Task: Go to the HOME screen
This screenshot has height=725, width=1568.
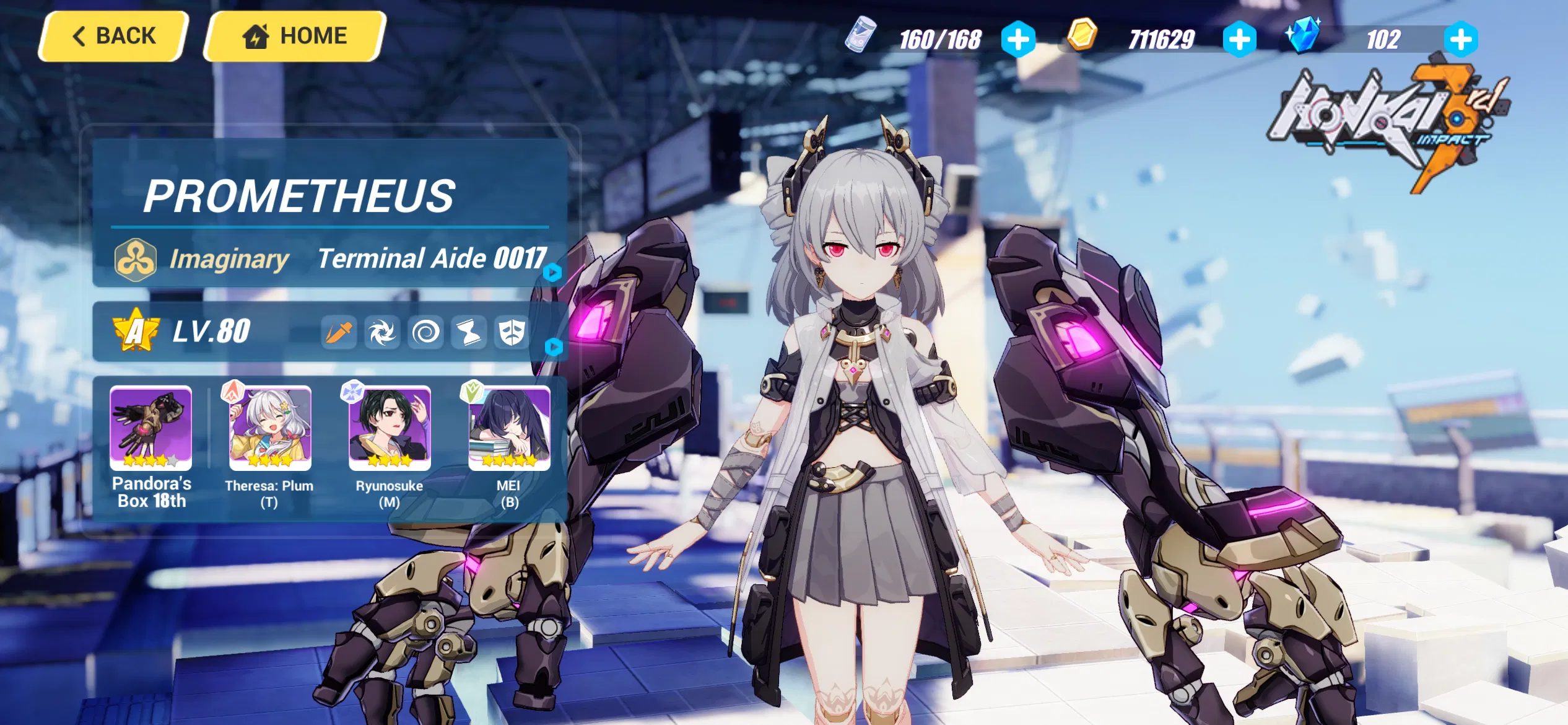Action: pos(292,36)
